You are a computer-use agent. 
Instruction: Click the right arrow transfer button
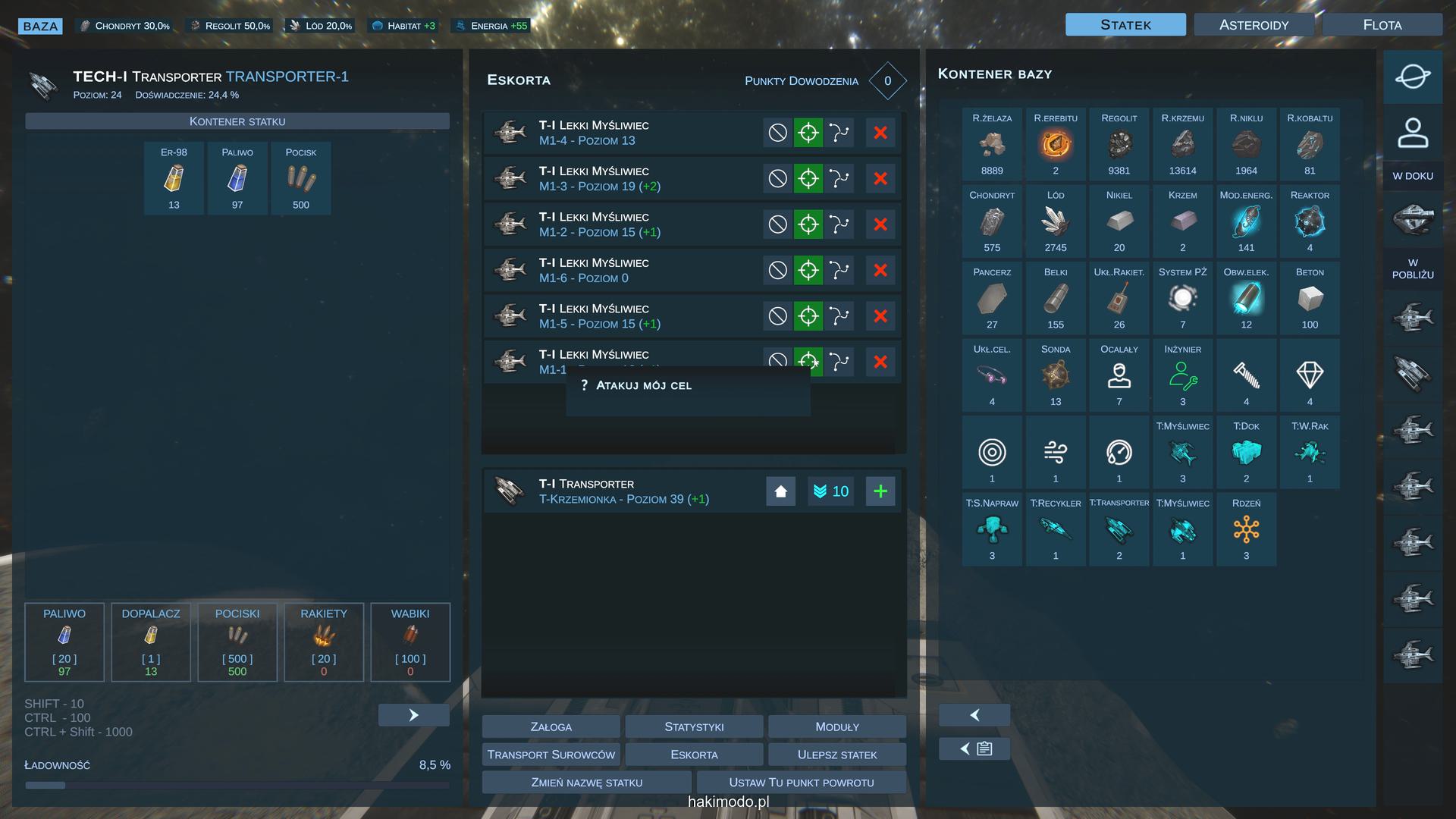coord(413,715)
